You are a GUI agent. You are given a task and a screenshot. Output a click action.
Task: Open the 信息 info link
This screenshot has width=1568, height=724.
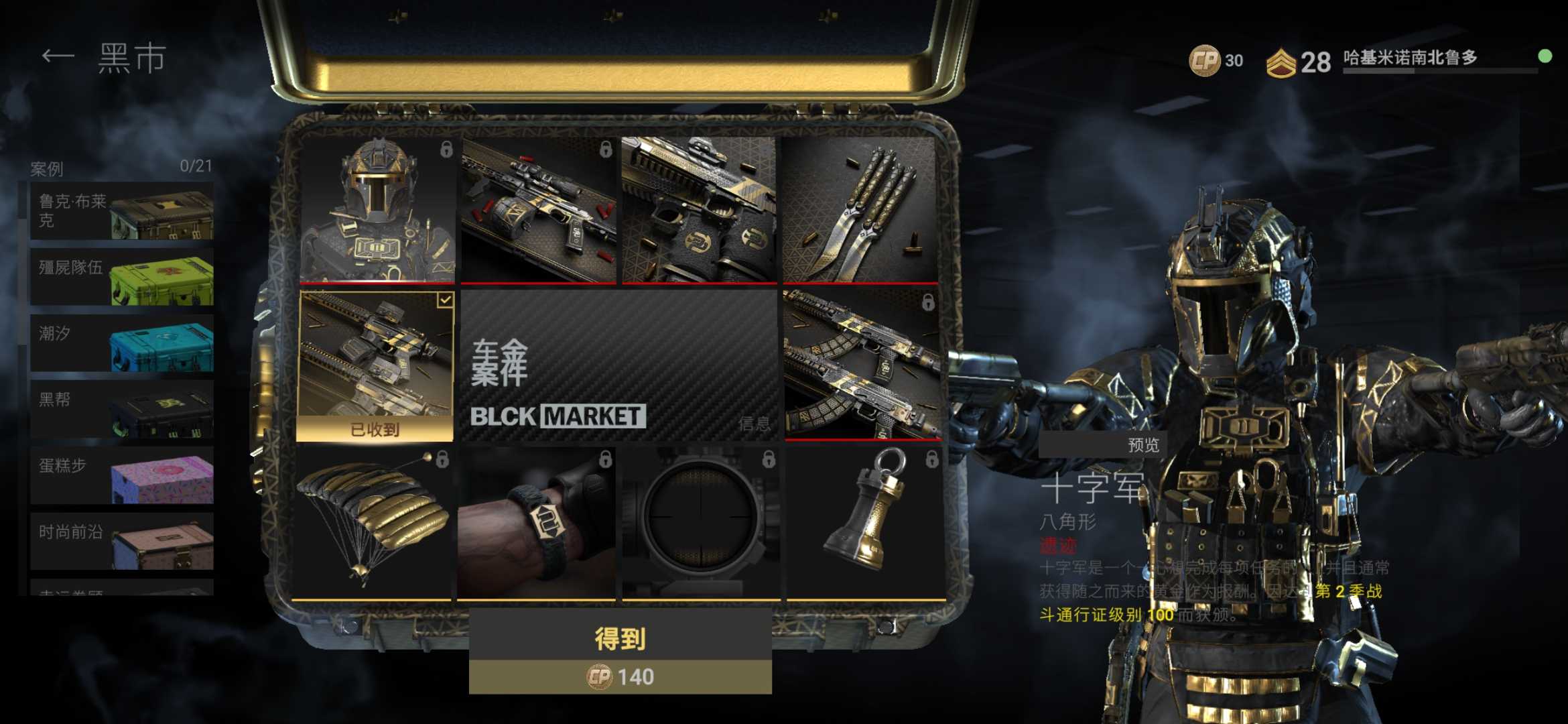click(754, 424)
